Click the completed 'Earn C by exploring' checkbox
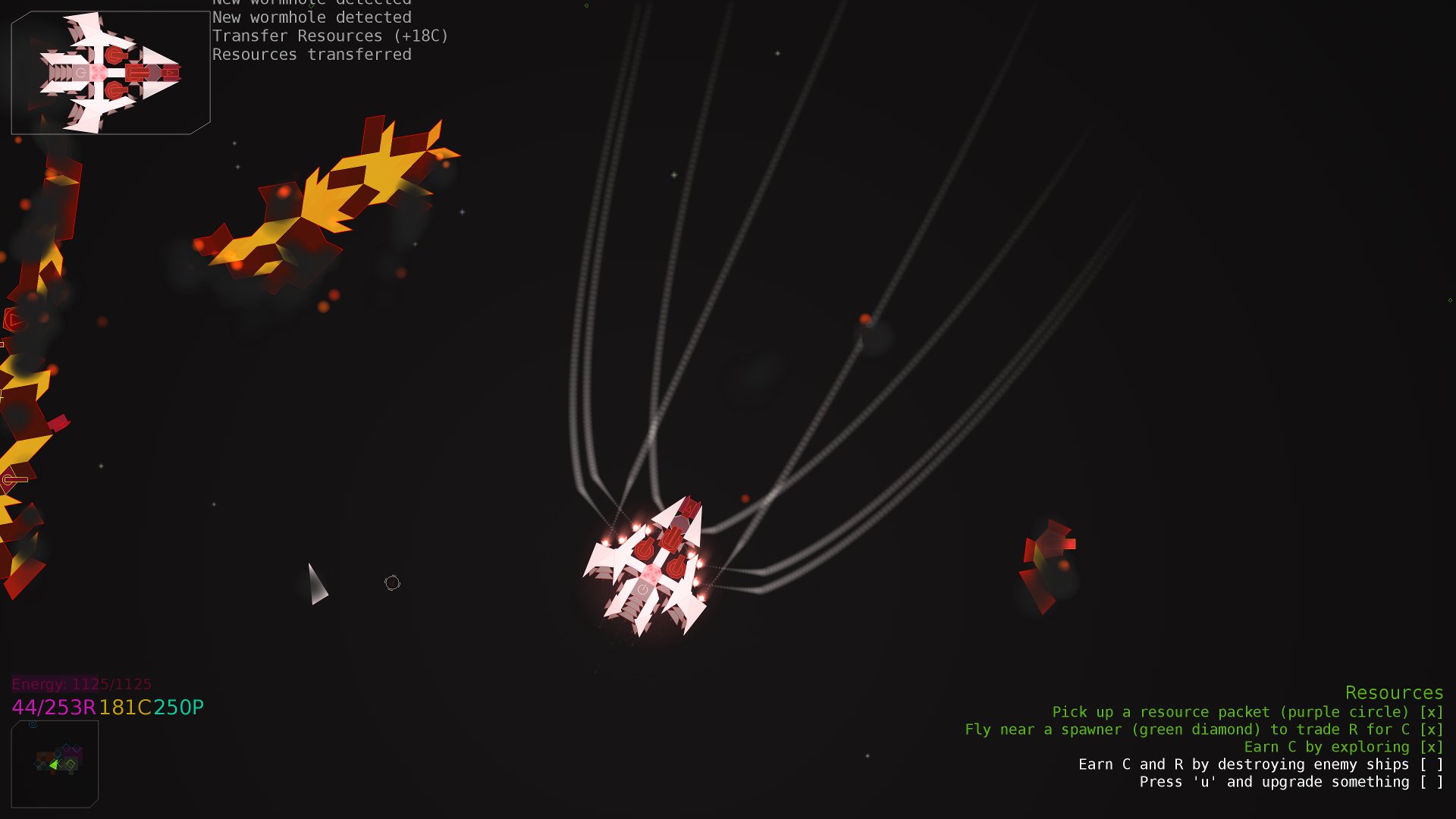Screen dimensions: 1456x819 tap(1432, 747)
